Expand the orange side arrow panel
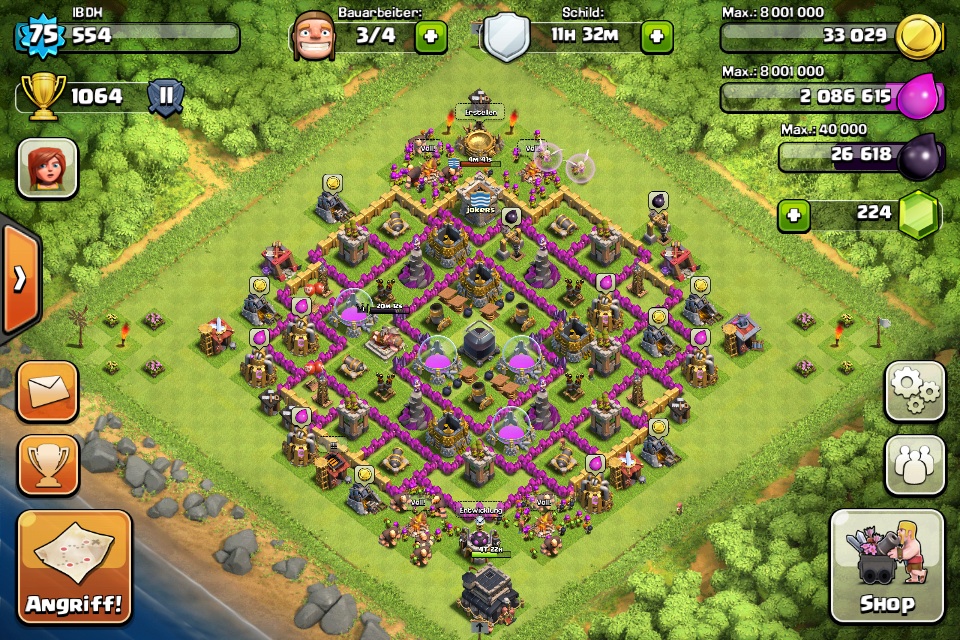The image size is (960, 640). point(20,279)
